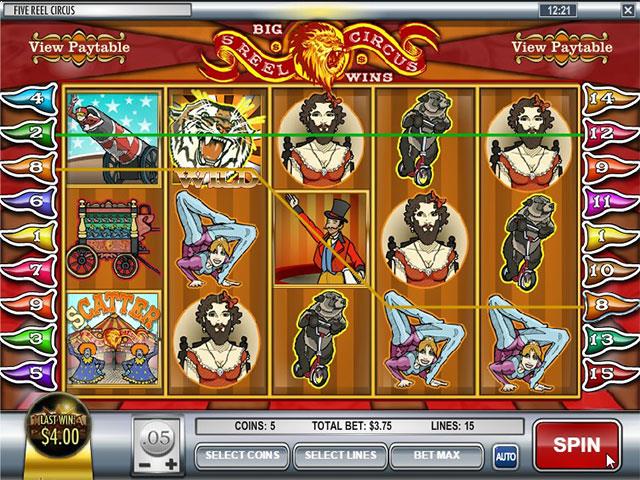Select the payline 4 flag

28,99
